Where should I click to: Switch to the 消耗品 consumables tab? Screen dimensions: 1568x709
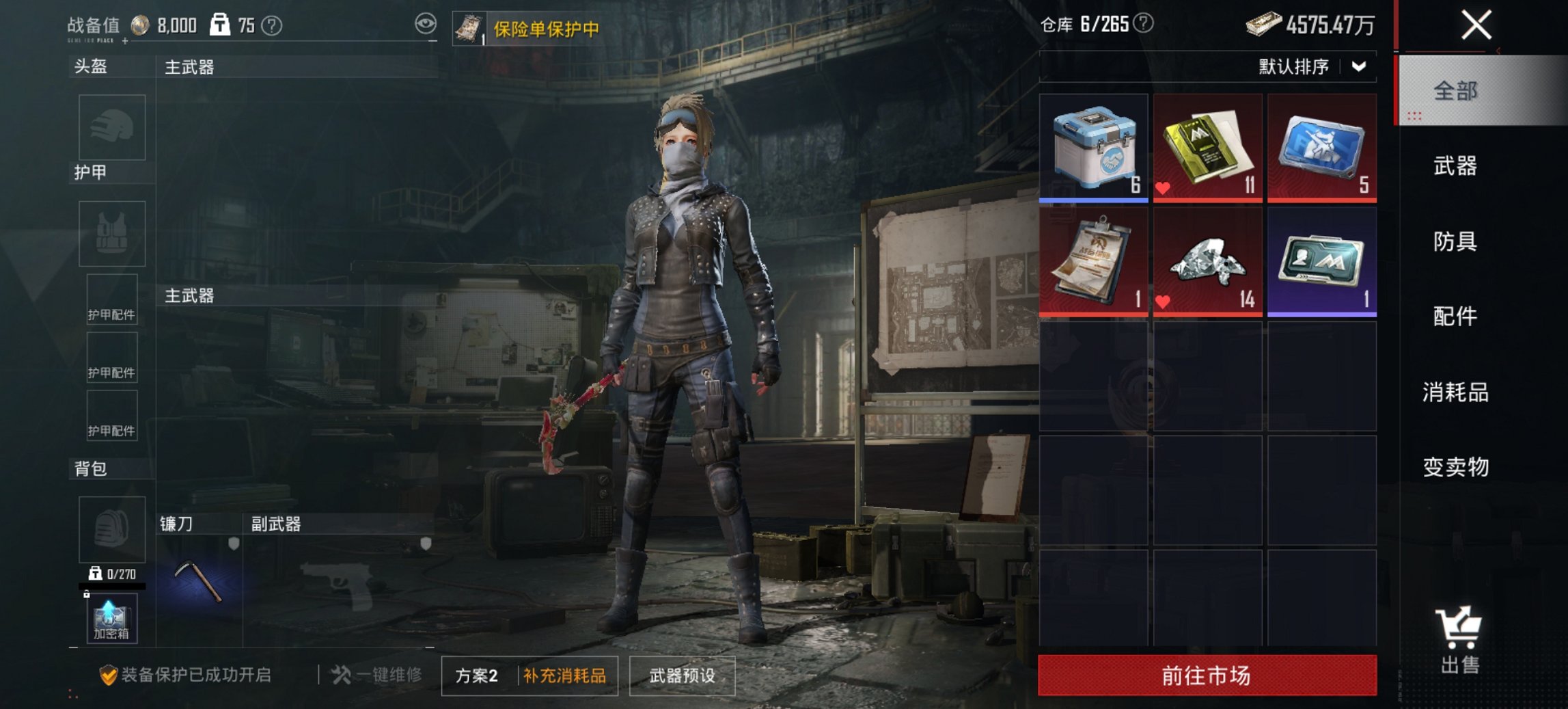tap(1456, 393)
